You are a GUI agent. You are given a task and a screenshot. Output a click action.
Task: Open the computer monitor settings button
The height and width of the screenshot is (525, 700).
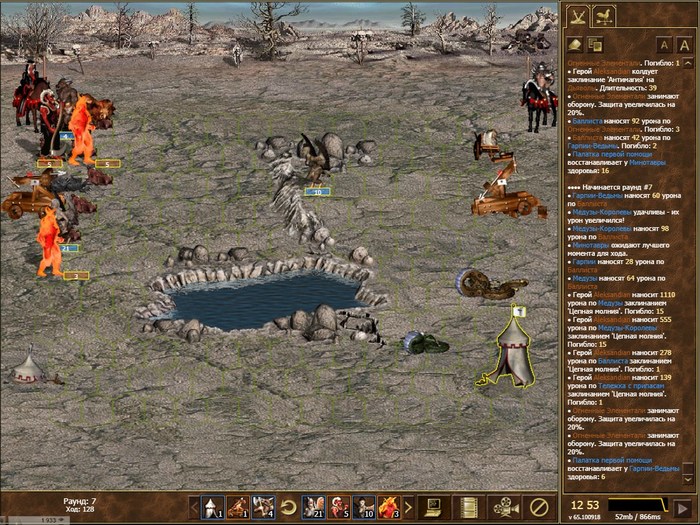coord(435,506)
